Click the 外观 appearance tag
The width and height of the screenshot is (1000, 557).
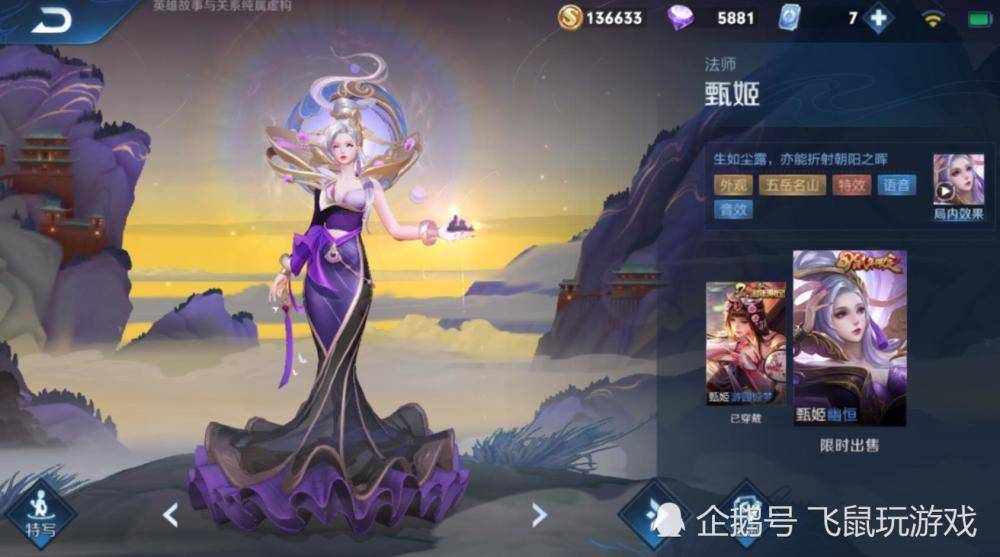732,185
